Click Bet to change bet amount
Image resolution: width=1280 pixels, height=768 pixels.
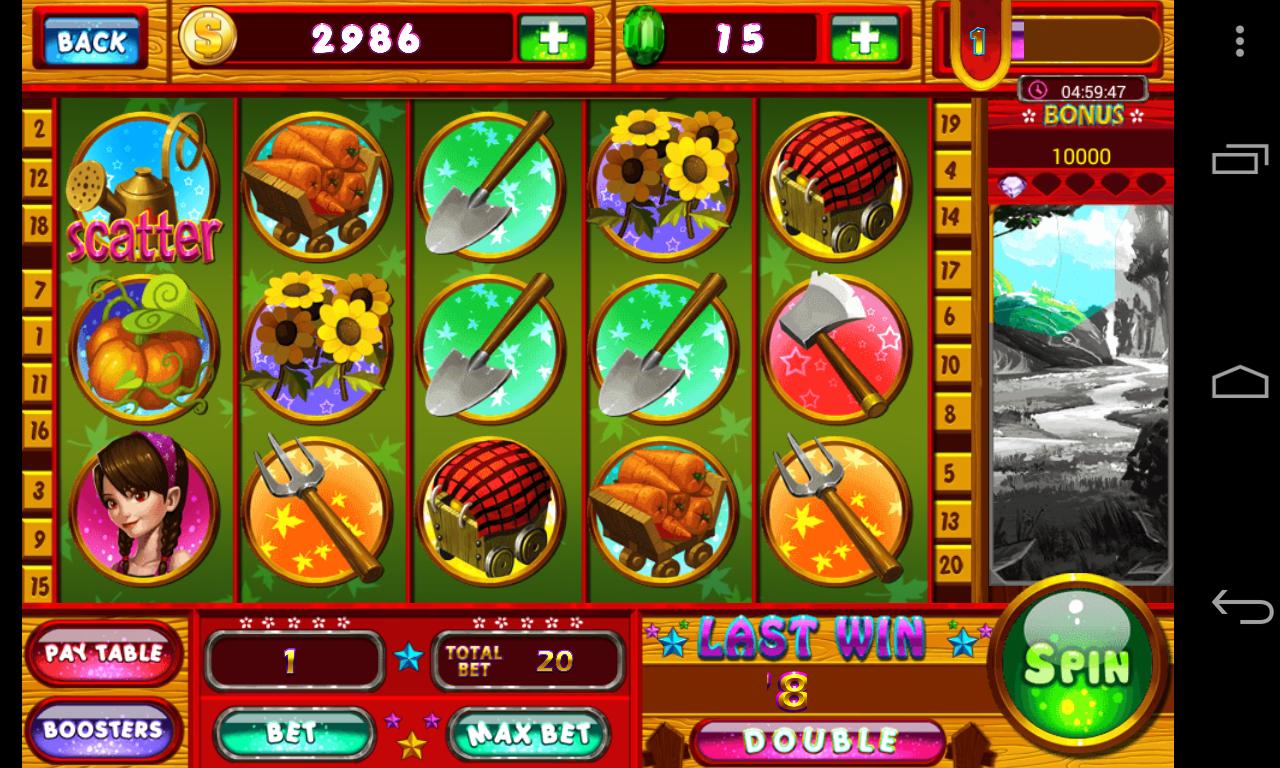coord(295,733)
